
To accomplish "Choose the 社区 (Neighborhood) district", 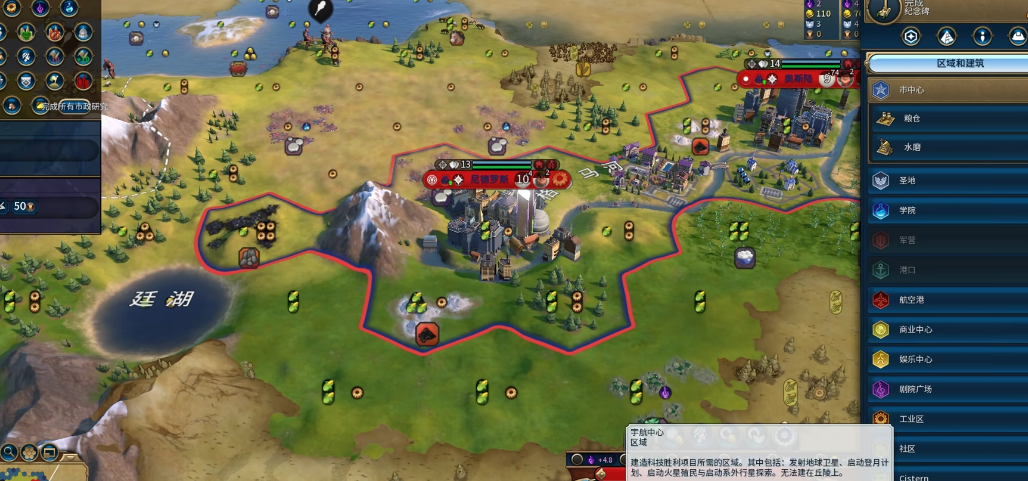I will click(945, 449).
